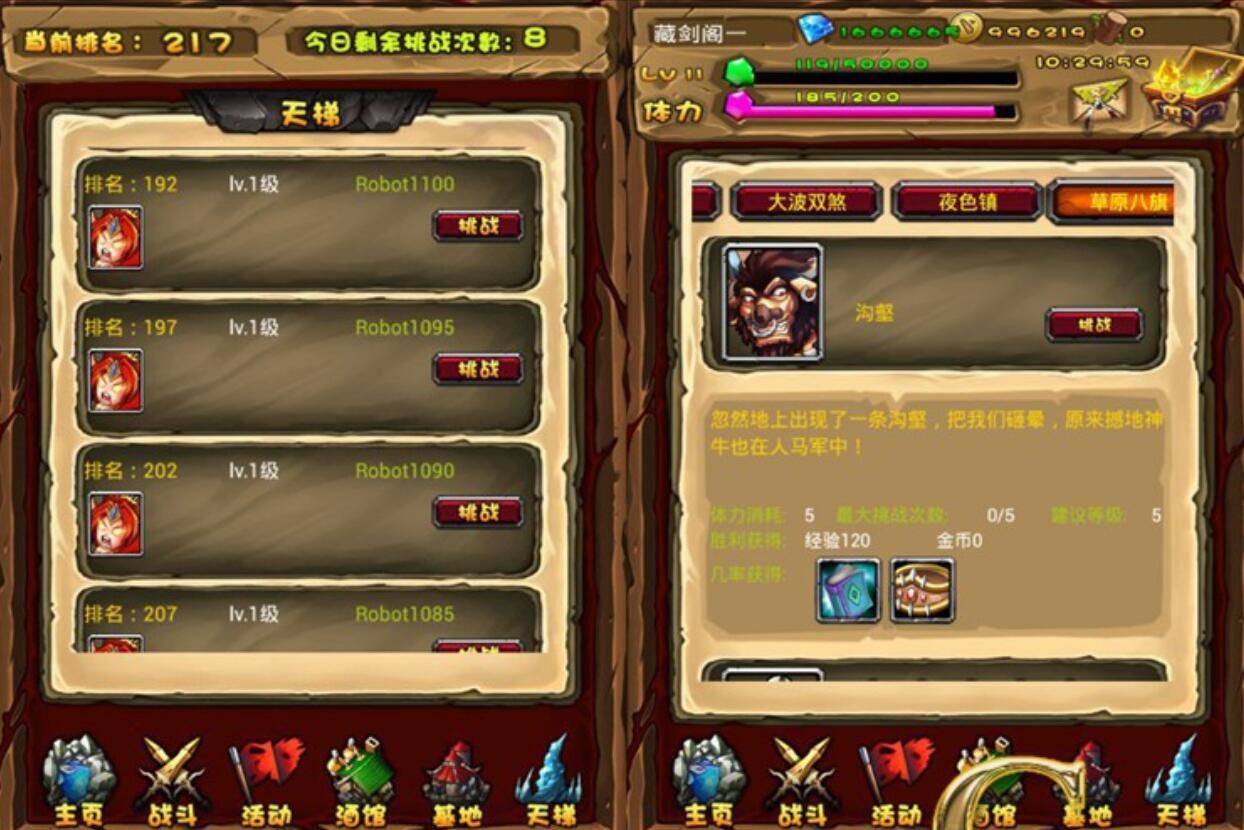Image resolution: width=1244 pixels, height=830 pixels.
Task: Open 活动 events on the 沟壑 stage screen
Action: click(896, 782)
